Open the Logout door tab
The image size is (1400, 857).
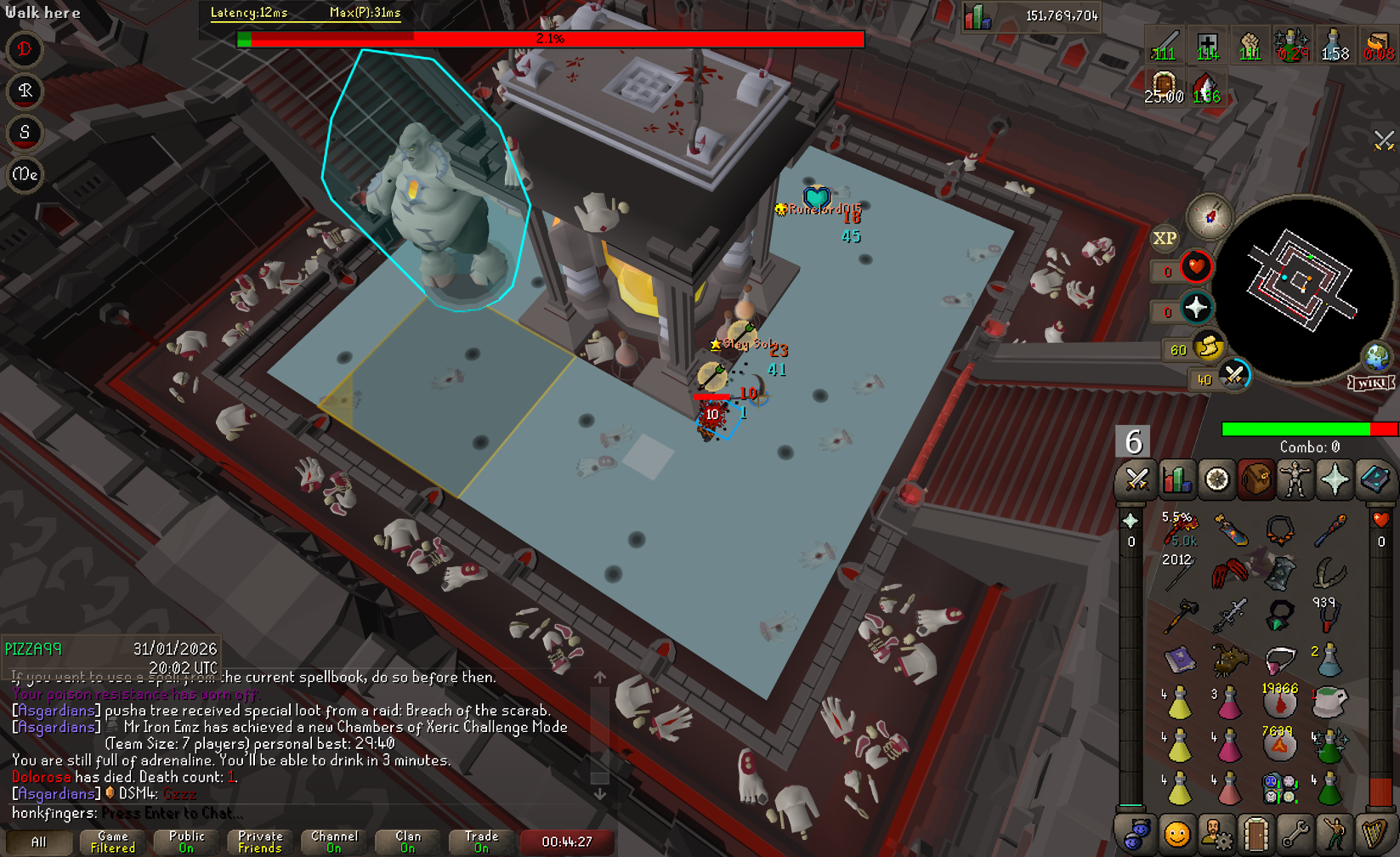[x=1255, y=835]
